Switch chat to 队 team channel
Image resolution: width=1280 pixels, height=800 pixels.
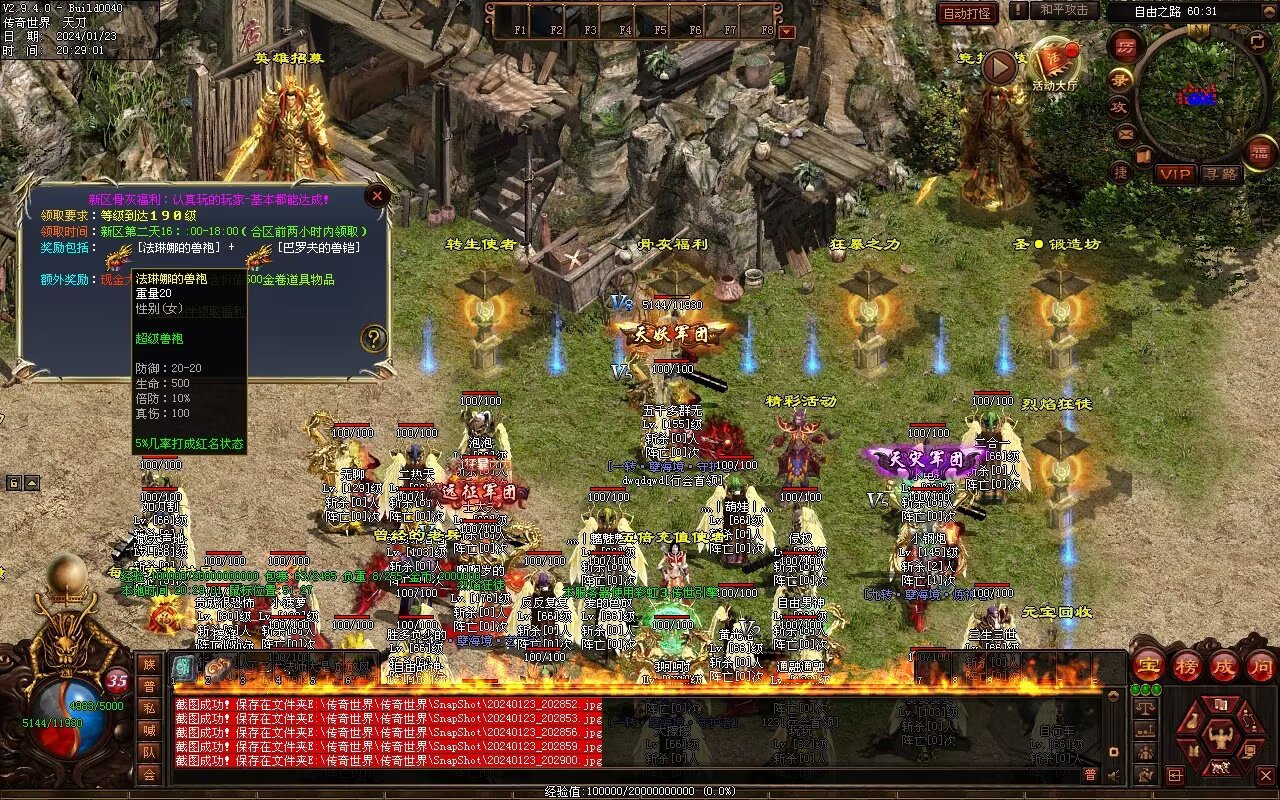pos(149,751)
